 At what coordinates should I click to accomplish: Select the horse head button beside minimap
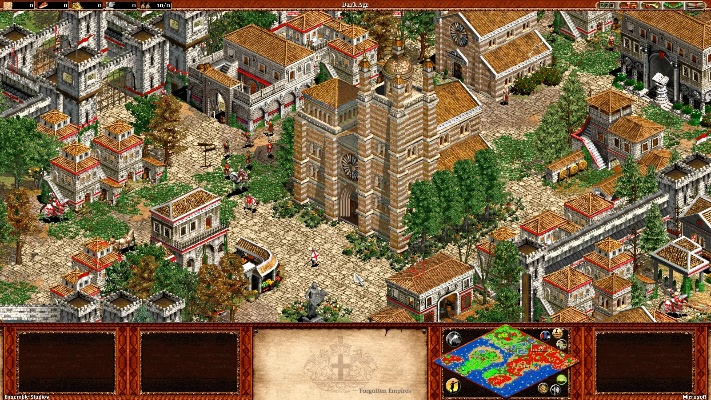click(x=451, y=338)
